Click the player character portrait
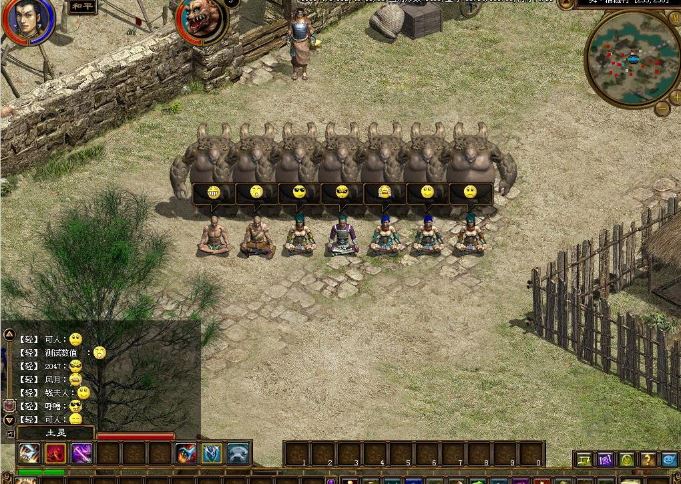The width and height of the screenshot is (681, 484). [28, 20]
